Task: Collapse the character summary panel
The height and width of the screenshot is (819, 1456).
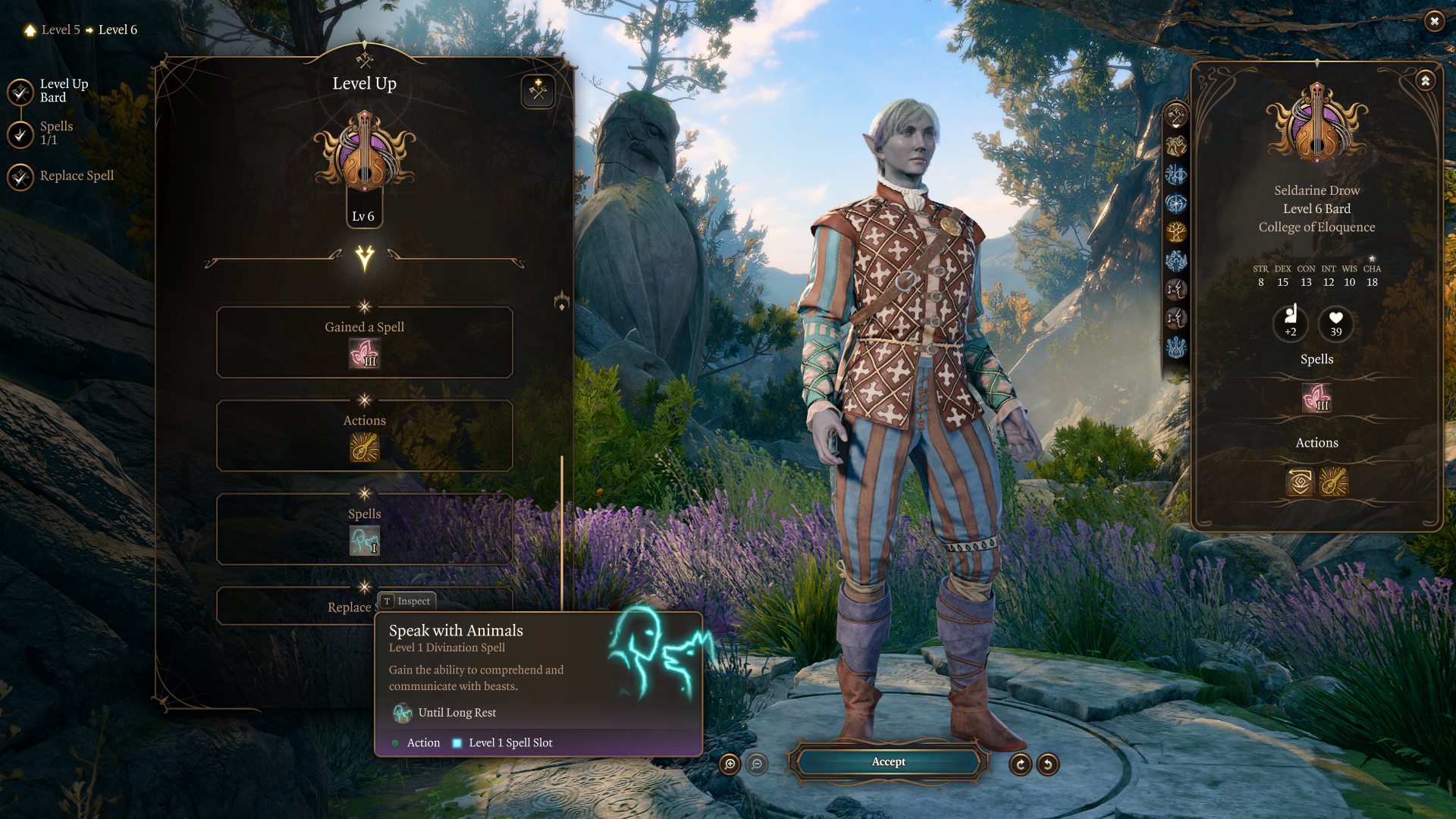Action: click(x=1425, y=80)
